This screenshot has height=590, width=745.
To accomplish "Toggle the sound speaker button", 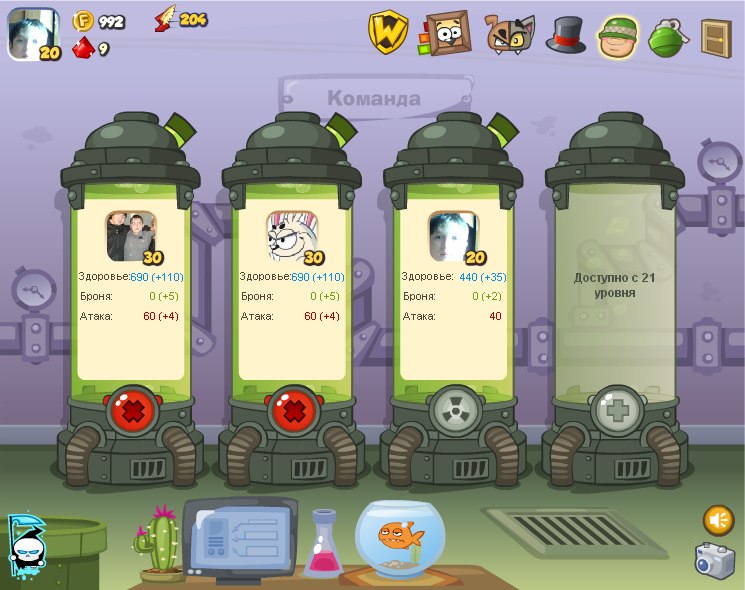I will tap(718, 520).
